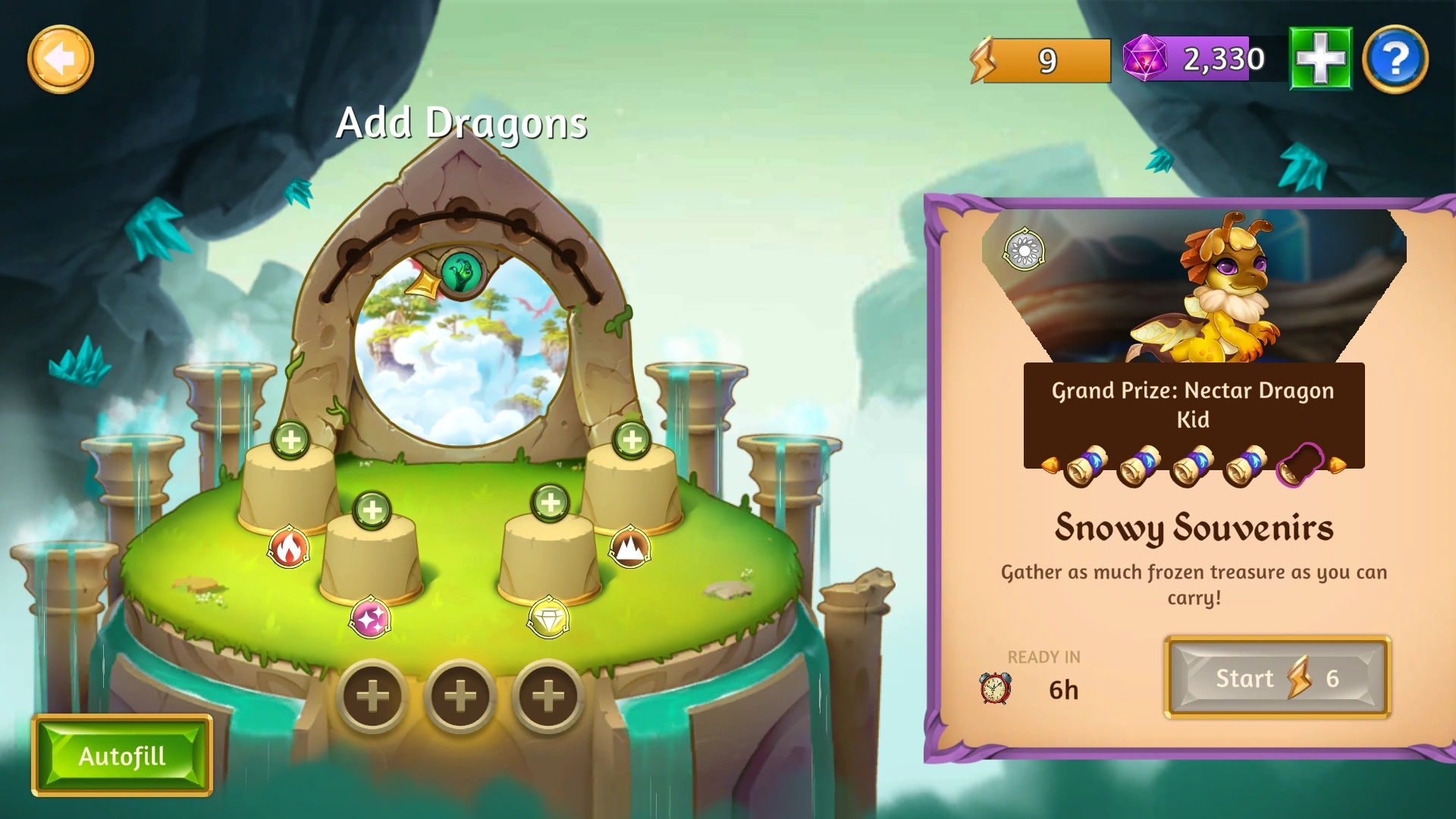
Task: Start Snowy Souvenirs for 6 energy
Action: tap(1276, 678)
